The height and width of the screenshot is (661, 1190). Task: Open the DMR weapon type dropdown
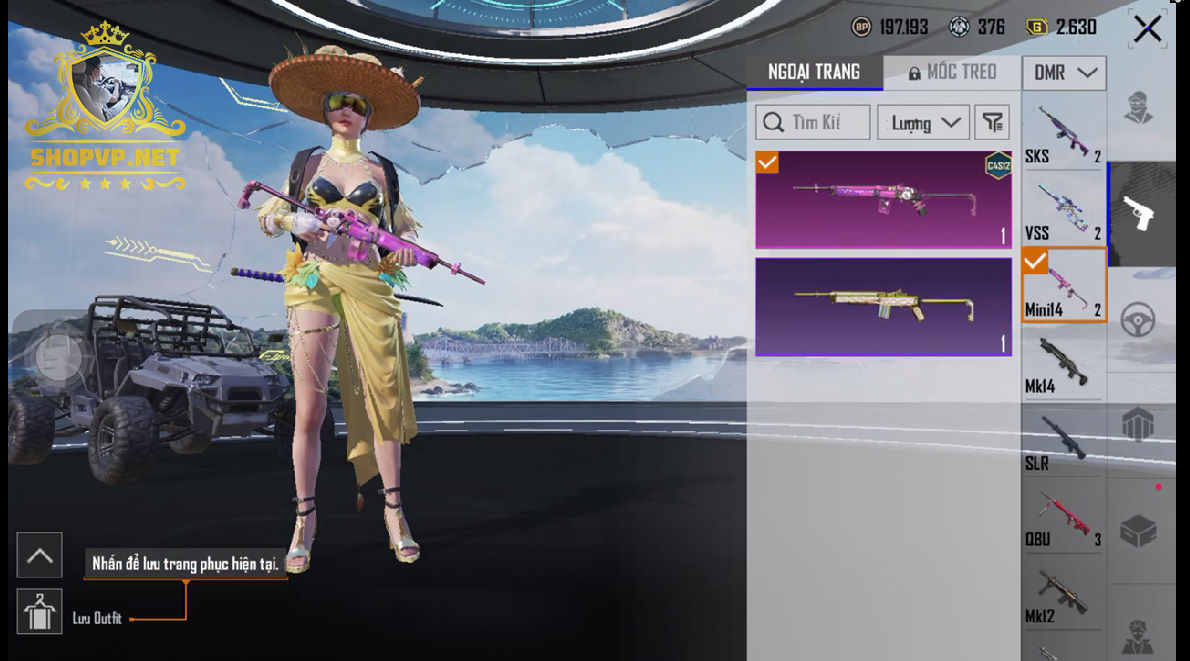pyautogui.click(x=1064, y=73)
